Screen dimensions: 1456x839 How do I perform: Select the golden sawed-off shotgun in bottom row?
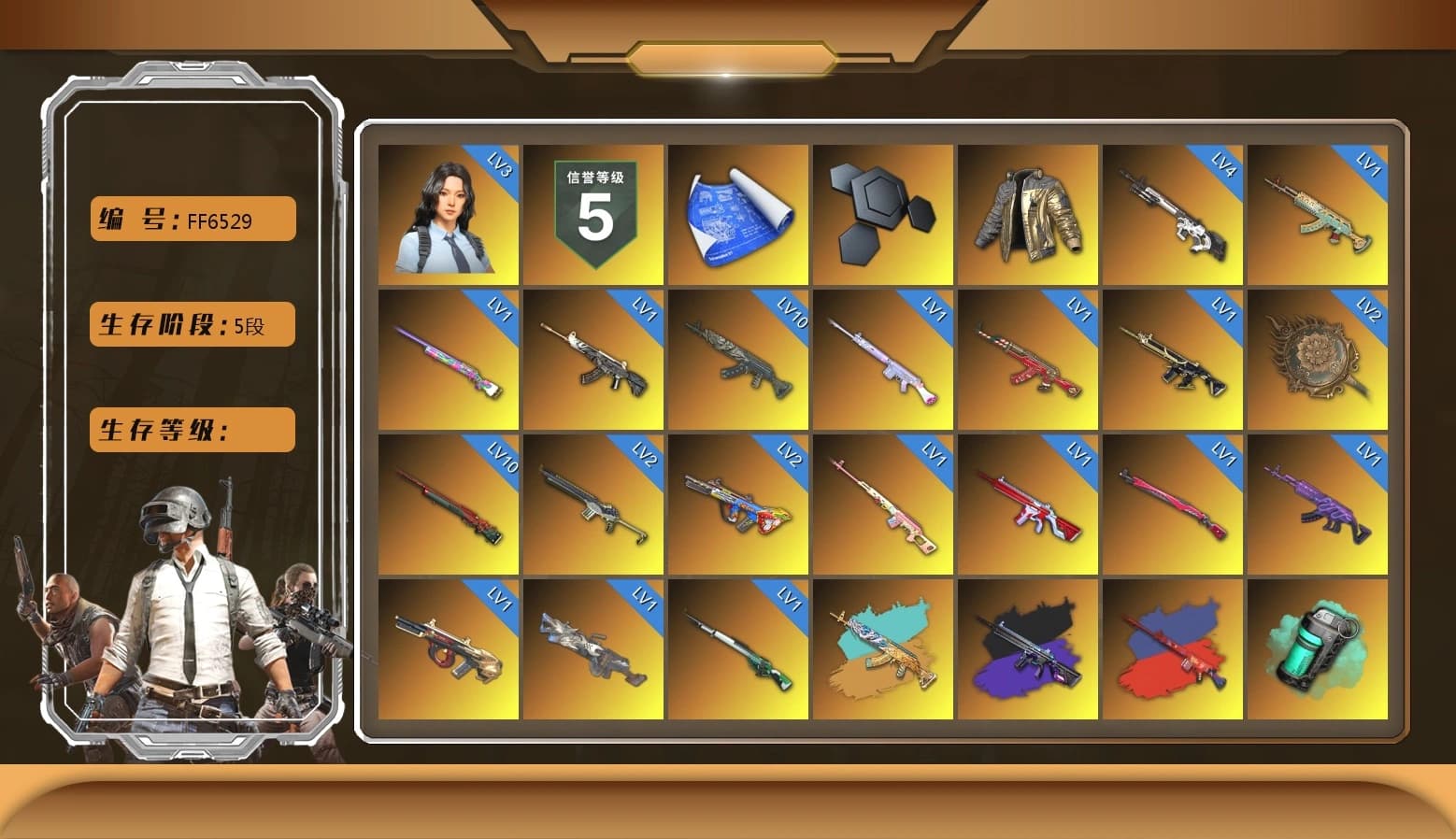pos(449,649)
